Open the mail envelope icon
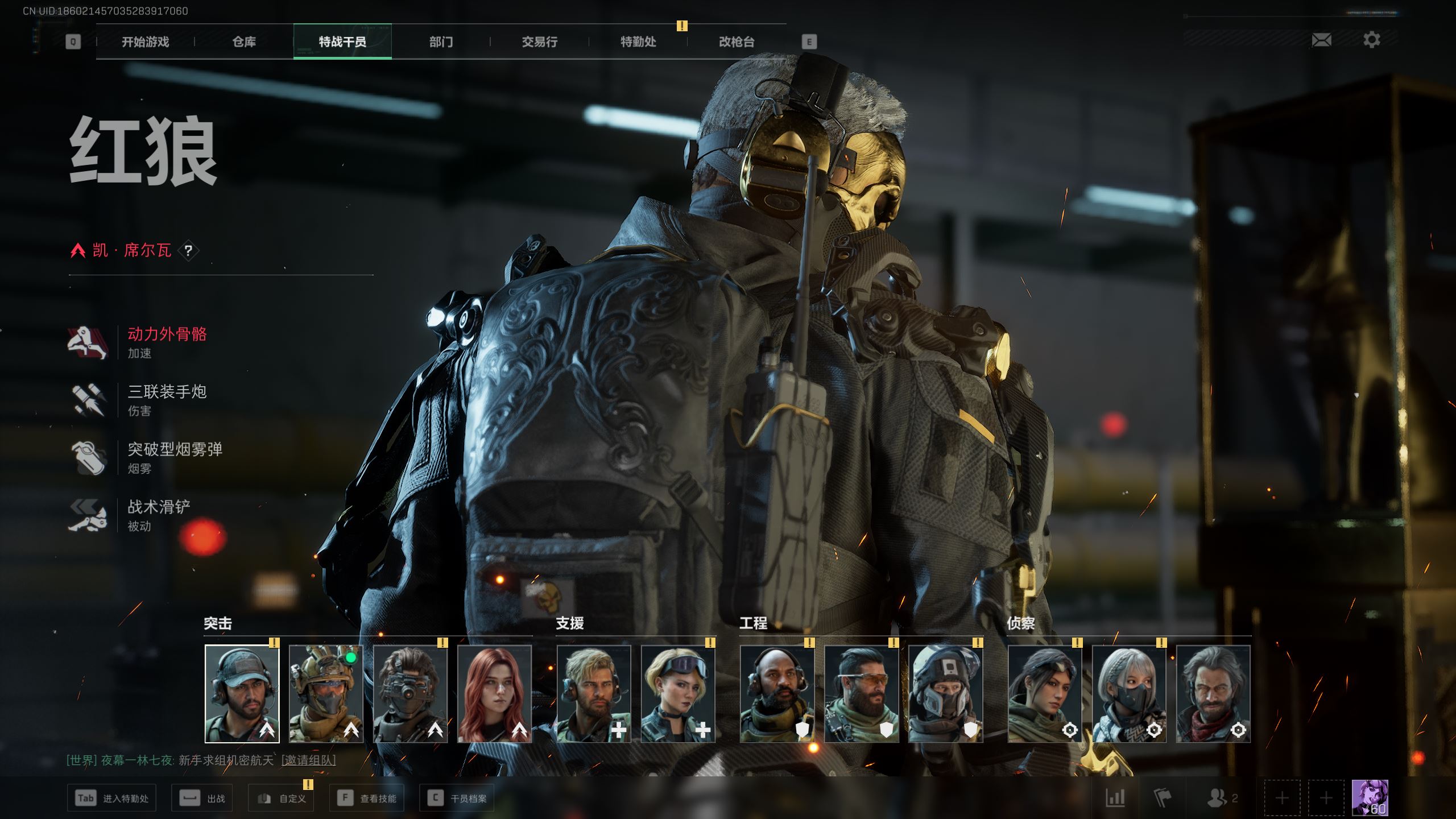Image resolution: width=1456 pixels, height=819 pixels. [1321, 40]
